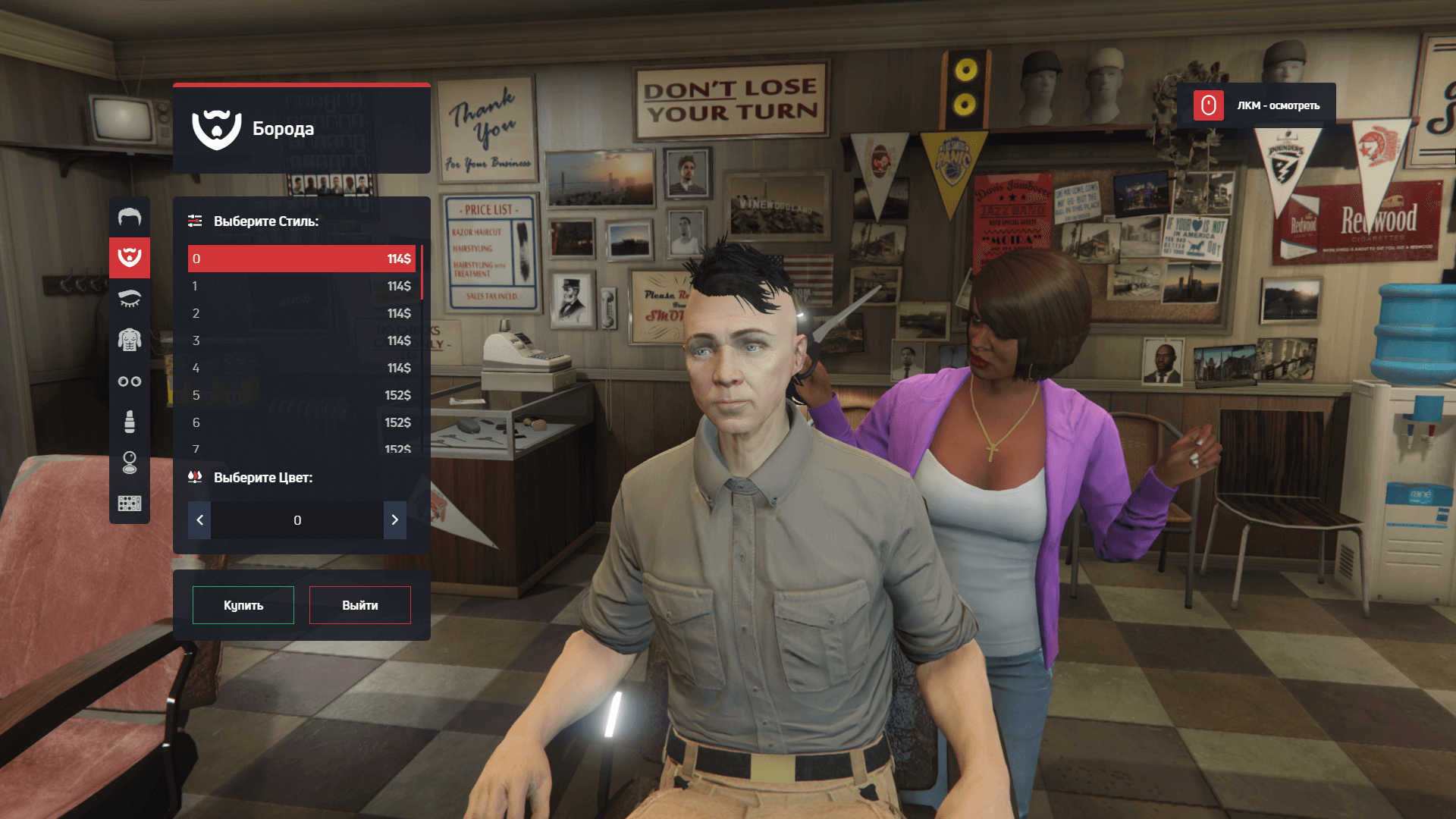The width and height of the screenshot is (1456, 819).
Task: Buy the style with Купить button
Action: [243, 605]
